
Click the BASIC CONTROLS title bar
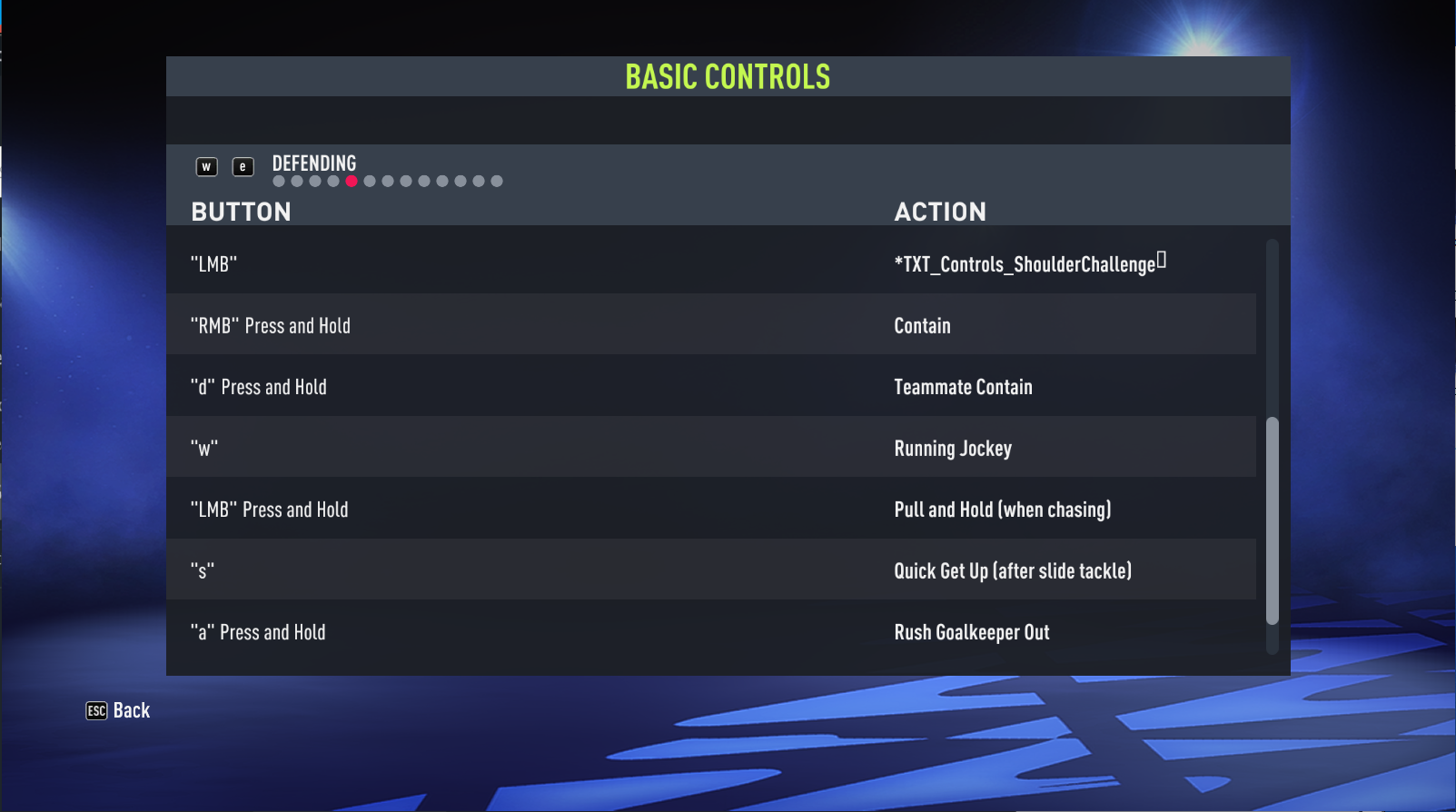[x=727, y=76]
